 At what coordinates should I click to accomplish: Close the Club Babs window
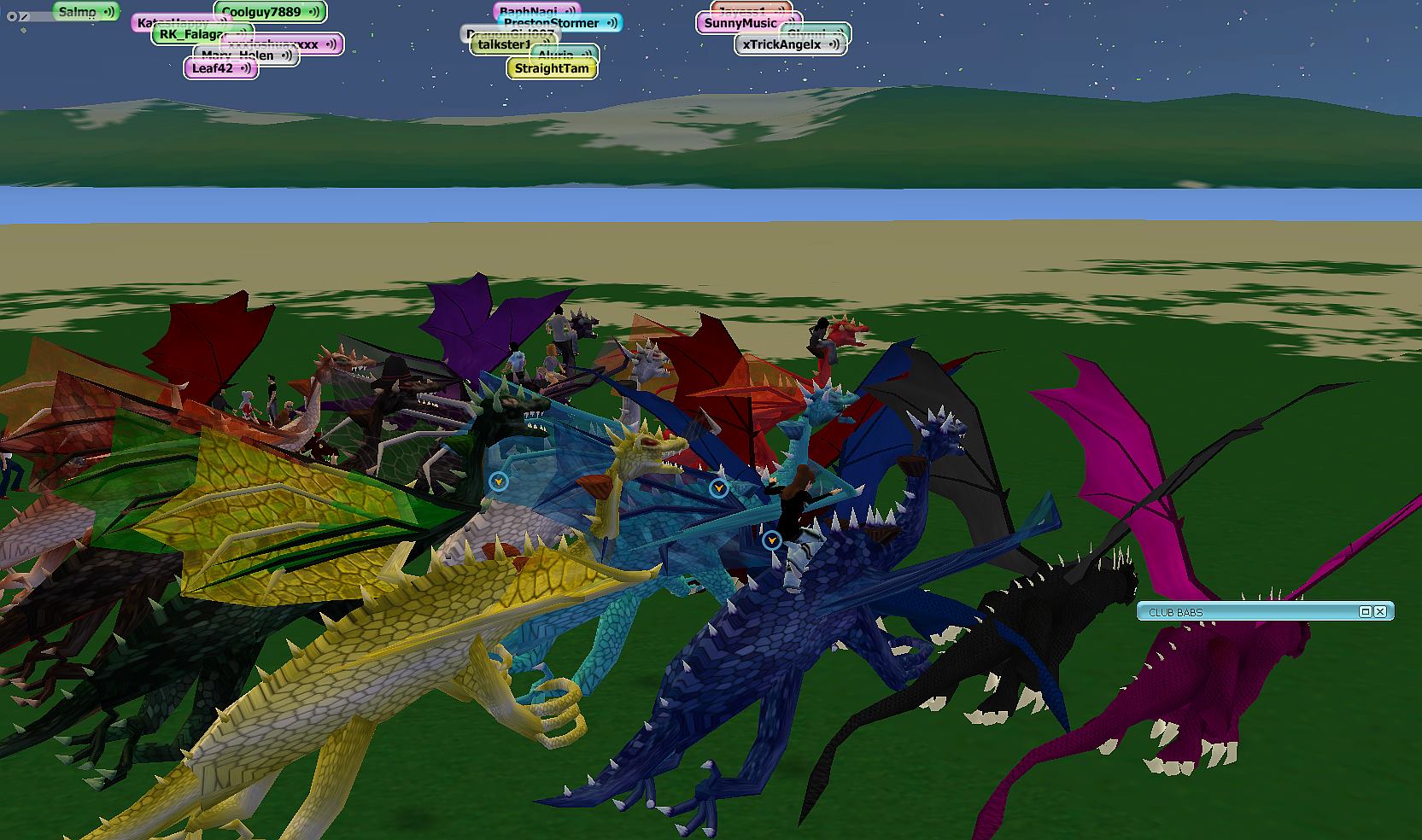click(1380, 611)
